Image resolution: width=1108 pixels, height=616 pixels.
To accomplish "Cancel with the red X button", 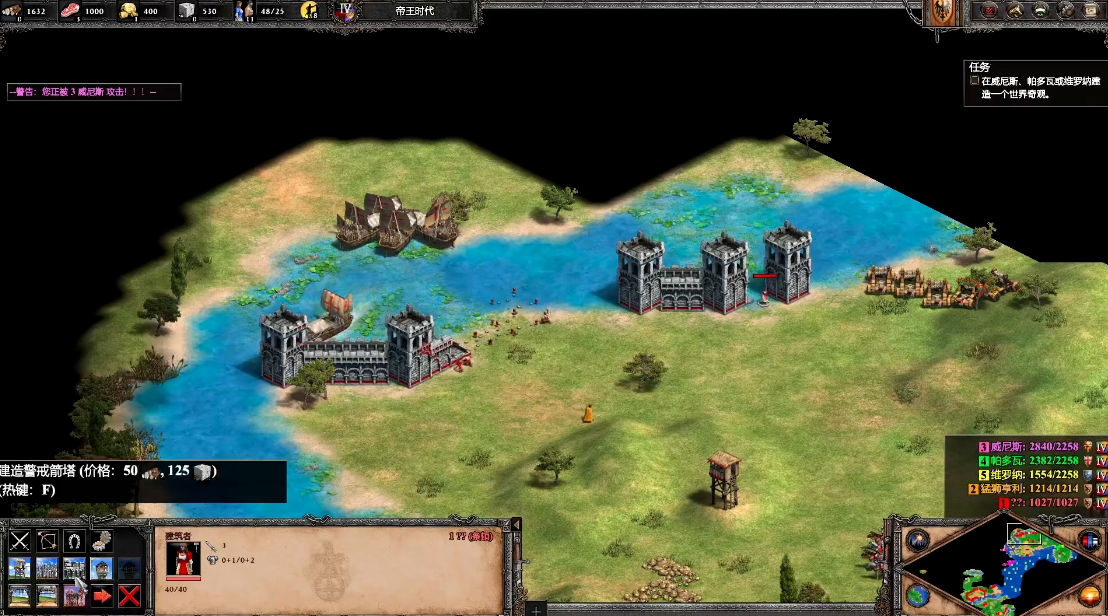I will coord(129,596).
